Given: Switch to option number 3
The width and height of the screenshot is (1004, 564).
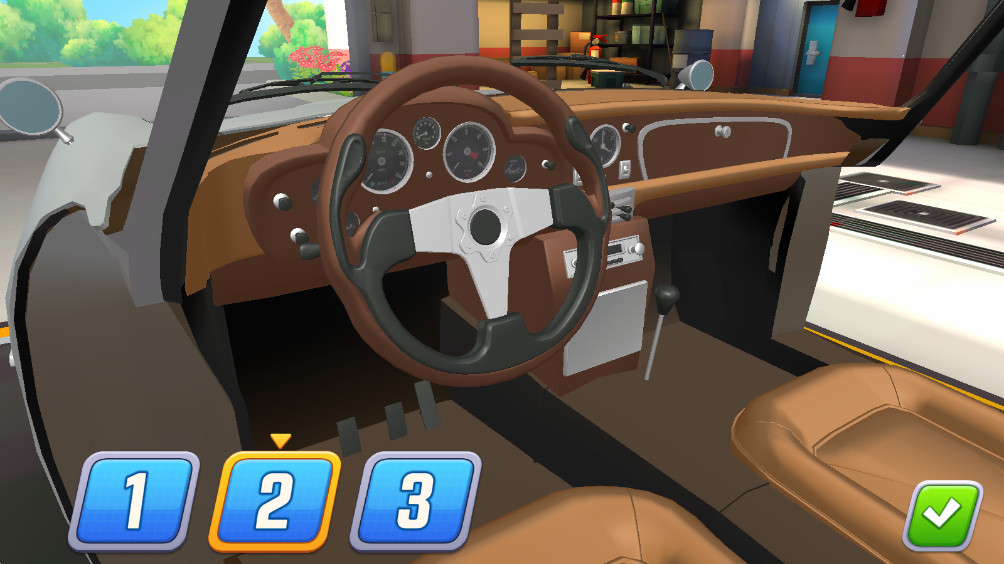Looking at the screenshot, I should (415, 501).
